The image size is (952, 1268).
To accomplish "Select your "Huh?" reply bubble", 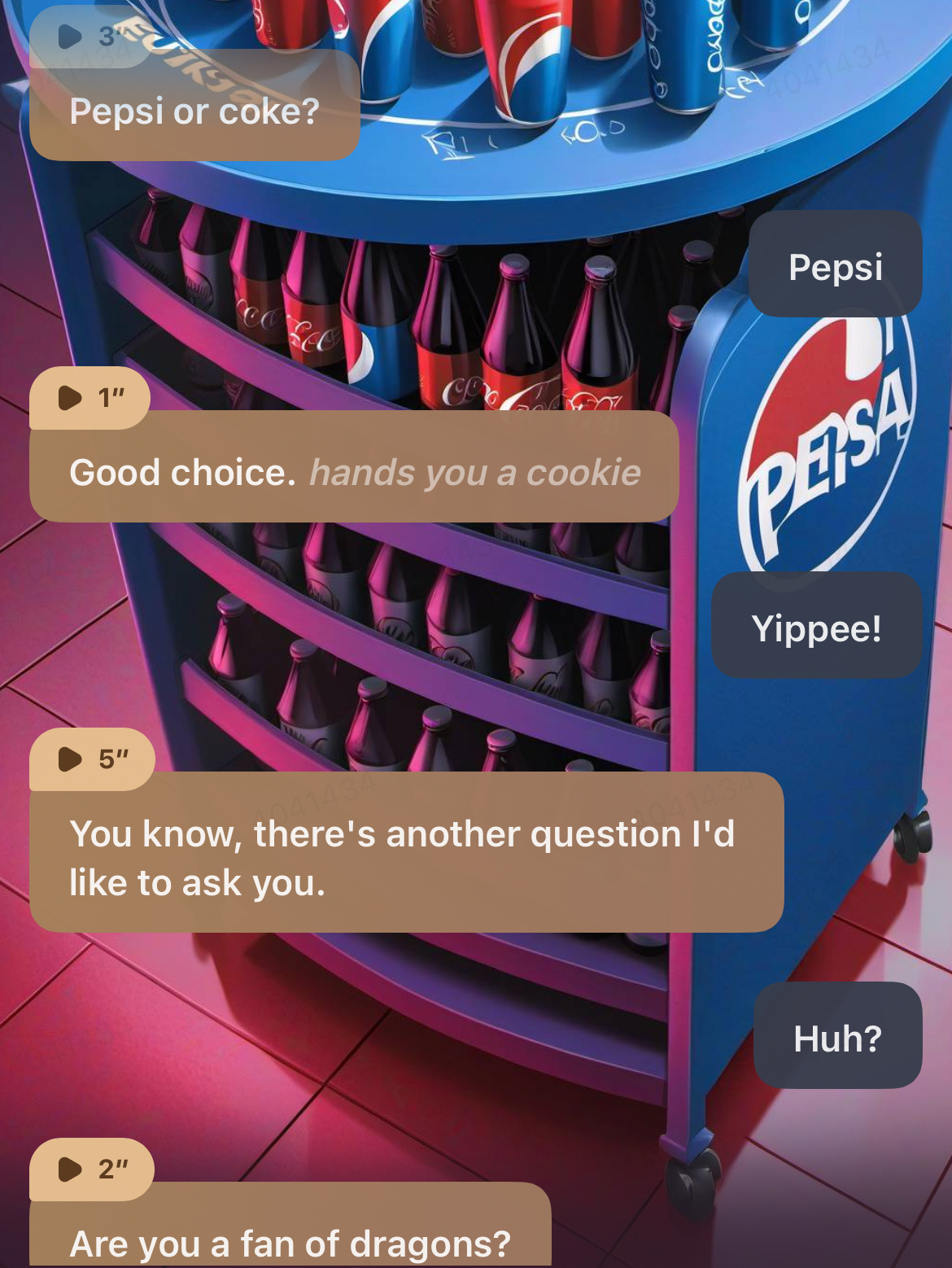I will [x=837, y=1038].
